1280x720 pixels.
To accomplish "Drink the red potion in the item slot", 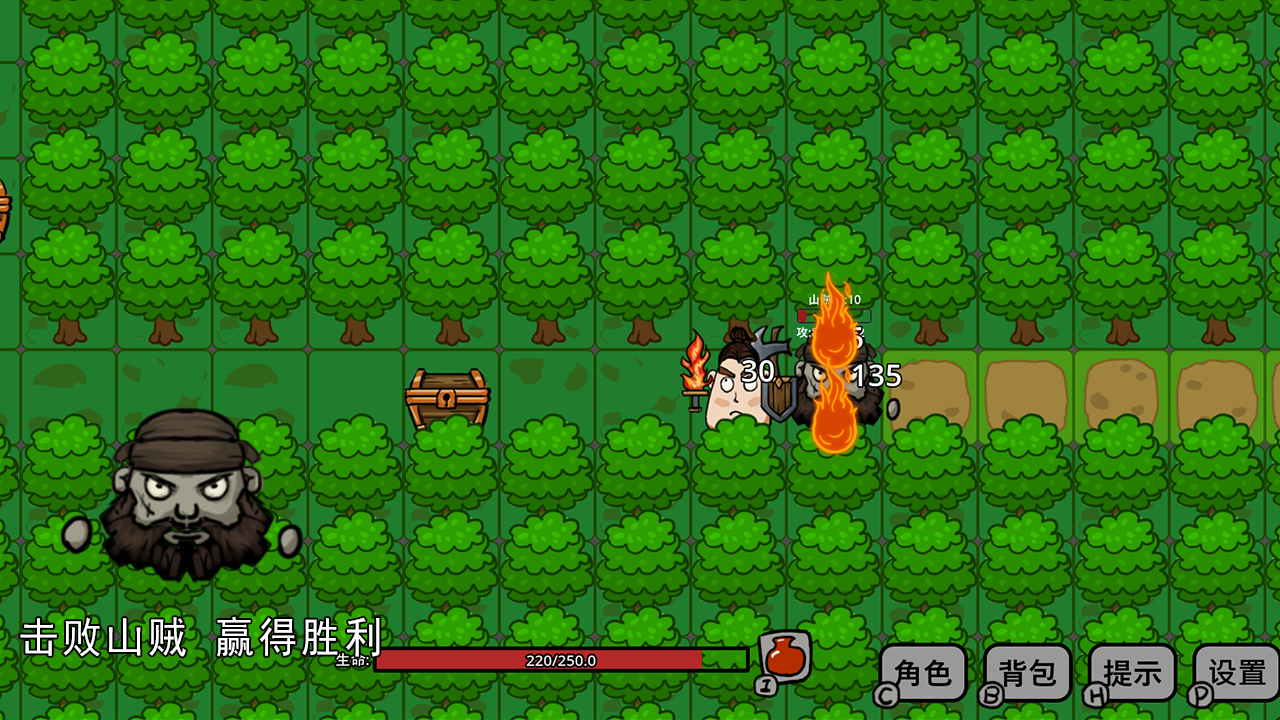I will pos(786,655).
